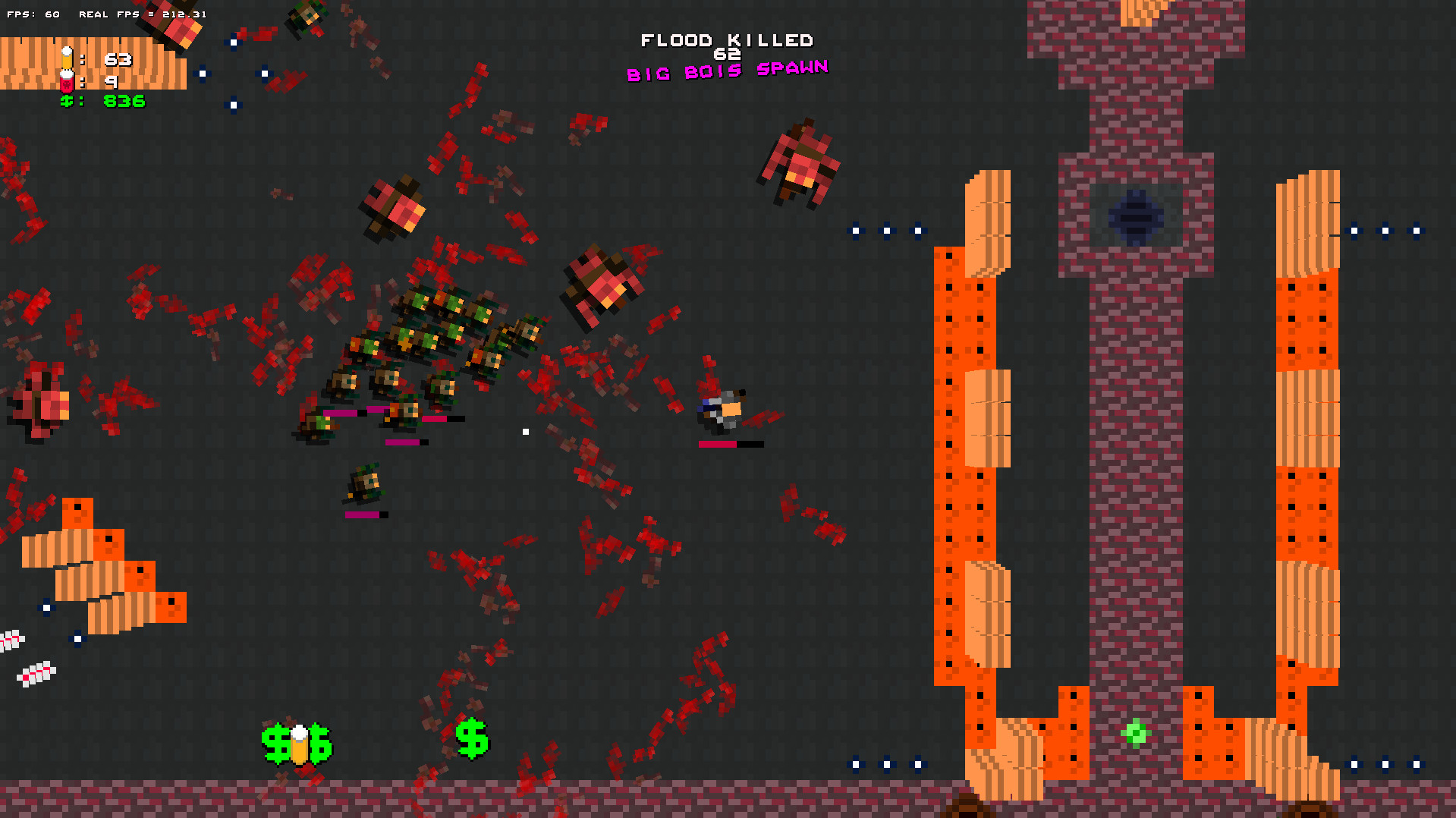Screen dimensions: 1456x818
Task: Click the beer bottle ammo icon
Action: [67, 57]
